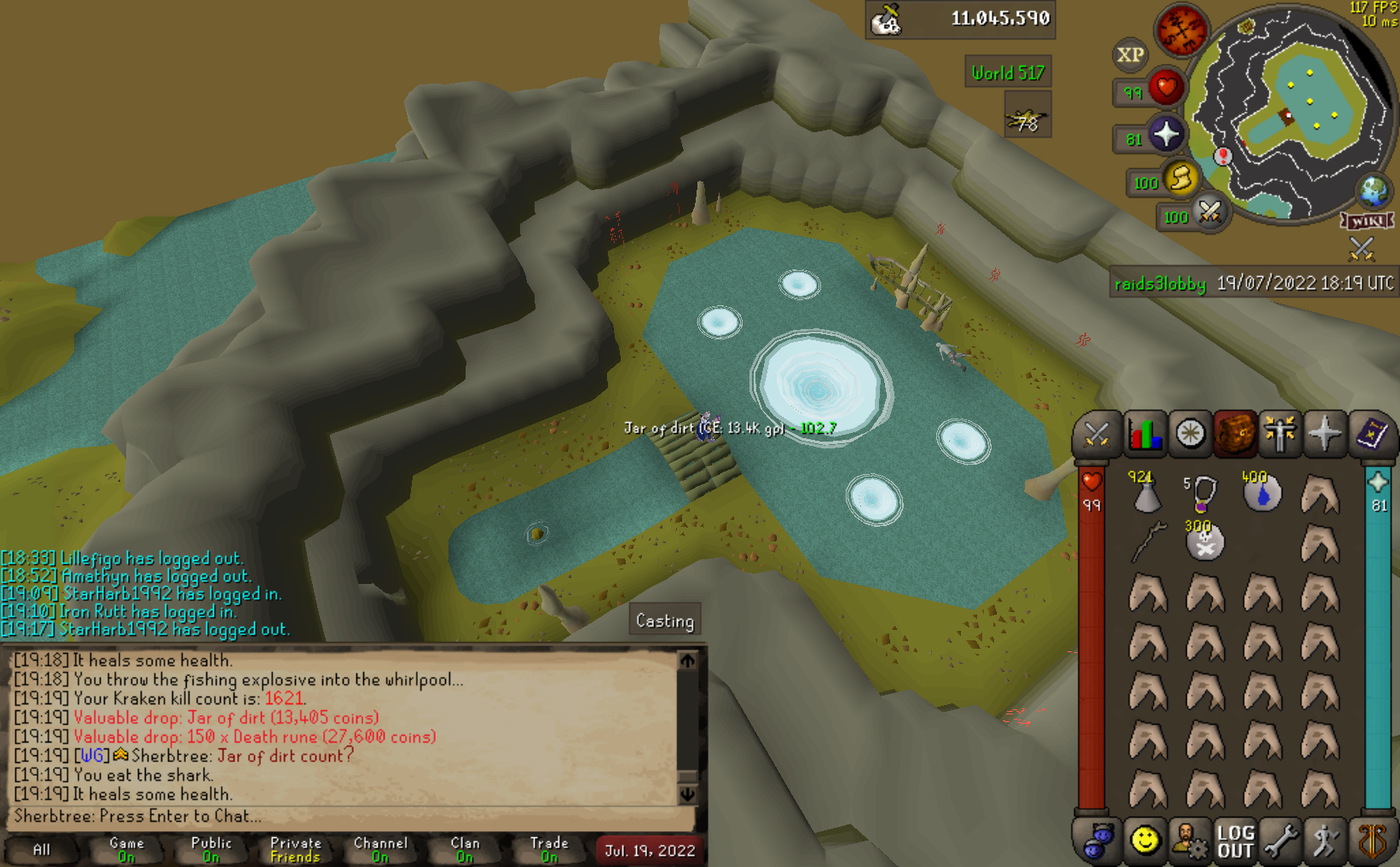Toggle the XP drops button
This screenshot has height=867, width=1400.
(1131, 55)
